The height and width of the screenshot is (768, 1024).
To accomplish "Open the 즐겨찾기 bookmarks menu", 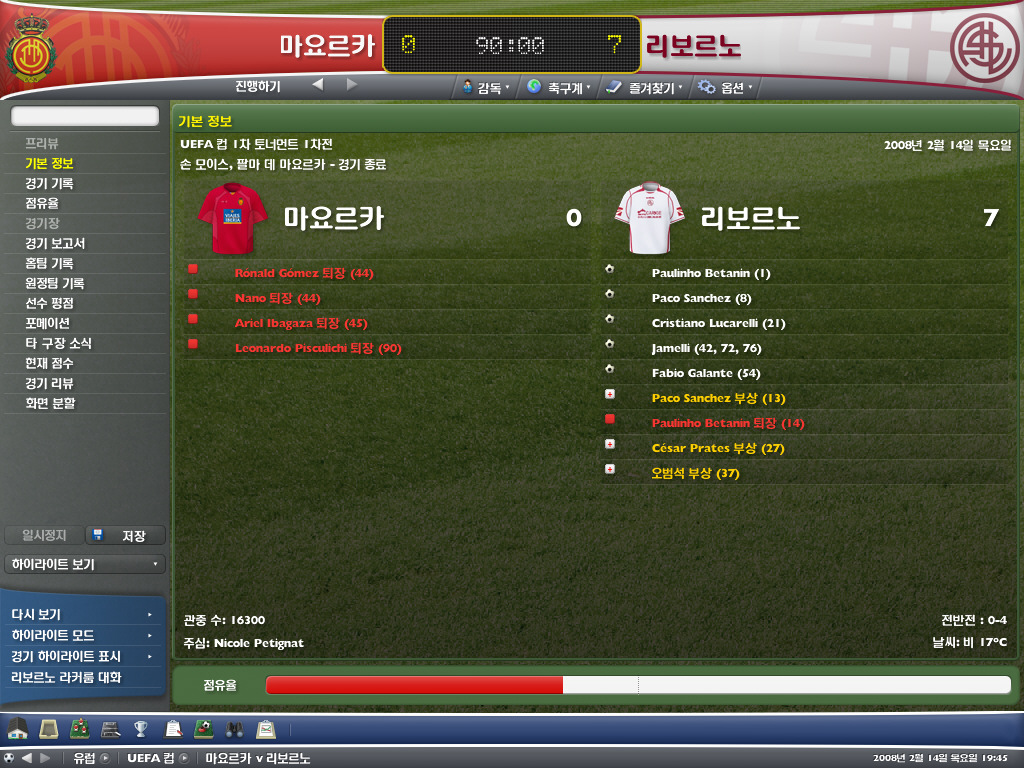I will point(645,88).
